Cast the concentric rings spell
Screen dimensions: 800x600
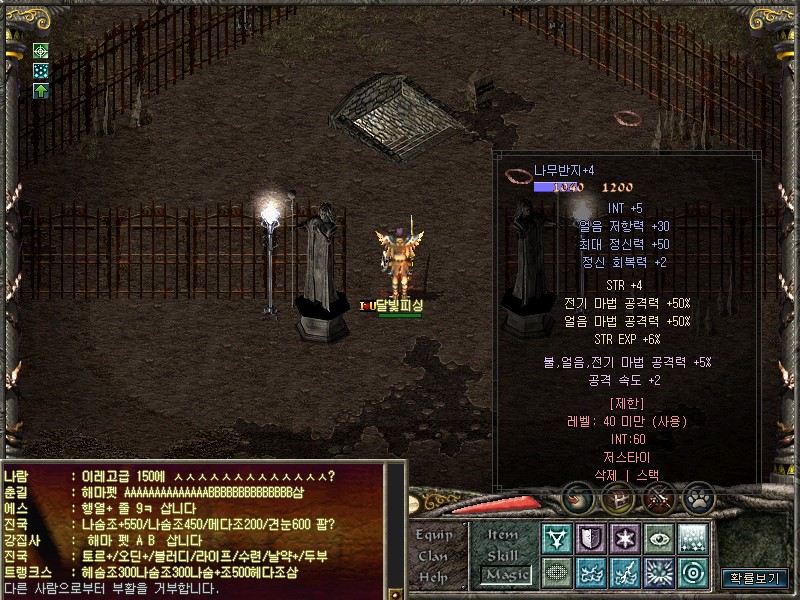coord(692,573)
